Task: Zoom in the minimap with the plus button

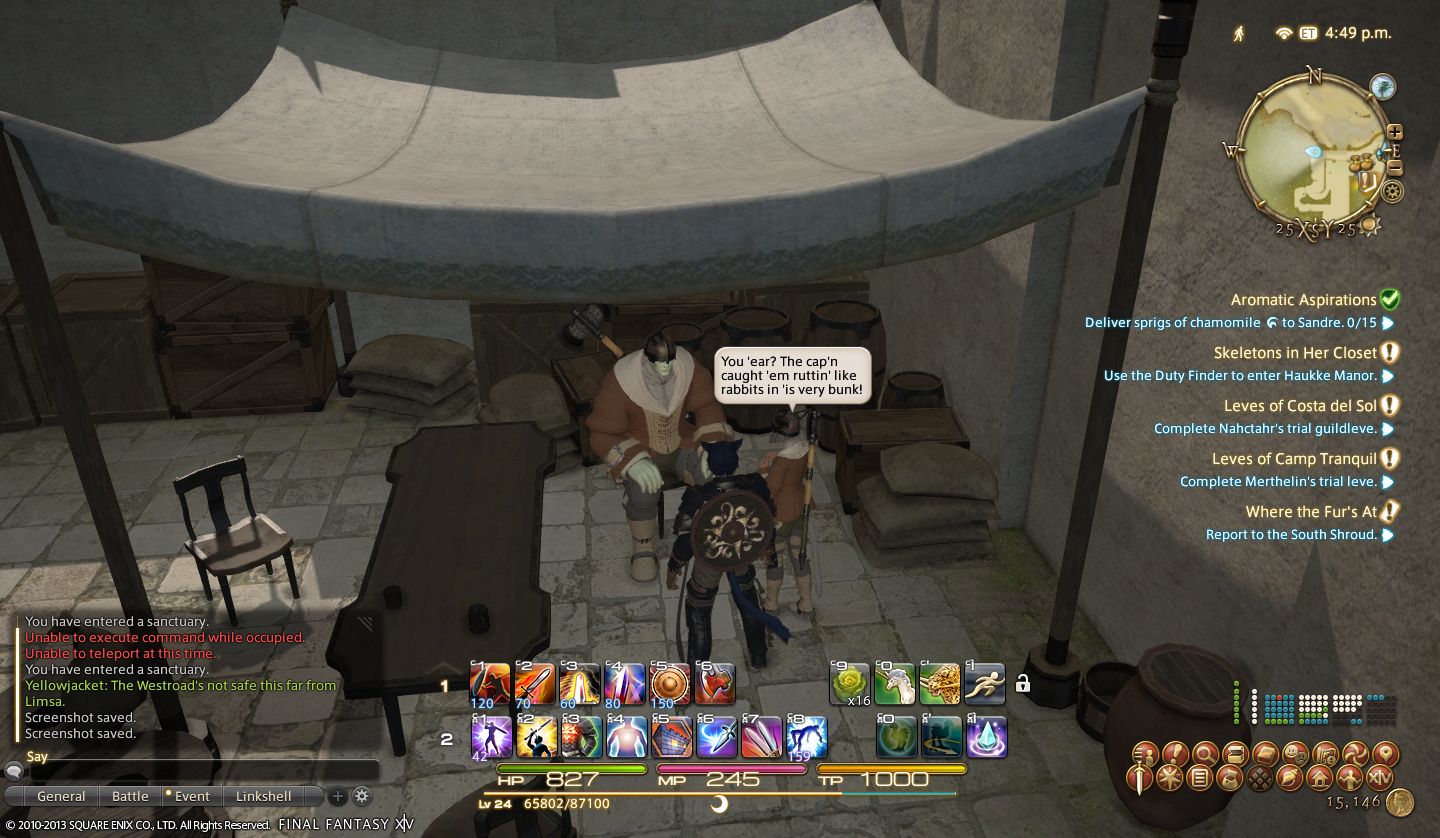Action: tap(1395, 132)
